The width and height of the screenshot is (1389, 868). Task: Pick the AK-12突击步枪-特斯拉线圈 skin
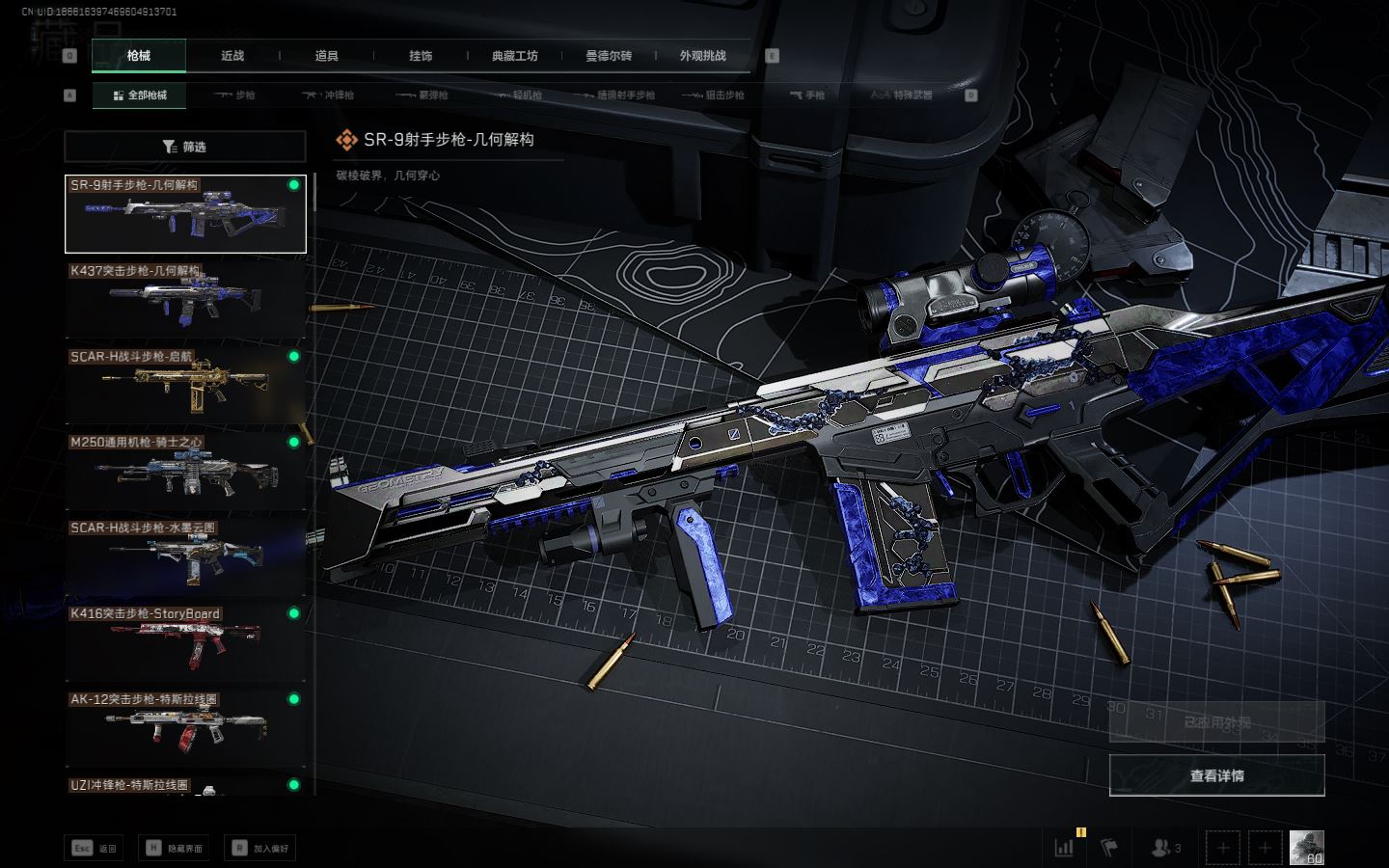click(185, 728)
